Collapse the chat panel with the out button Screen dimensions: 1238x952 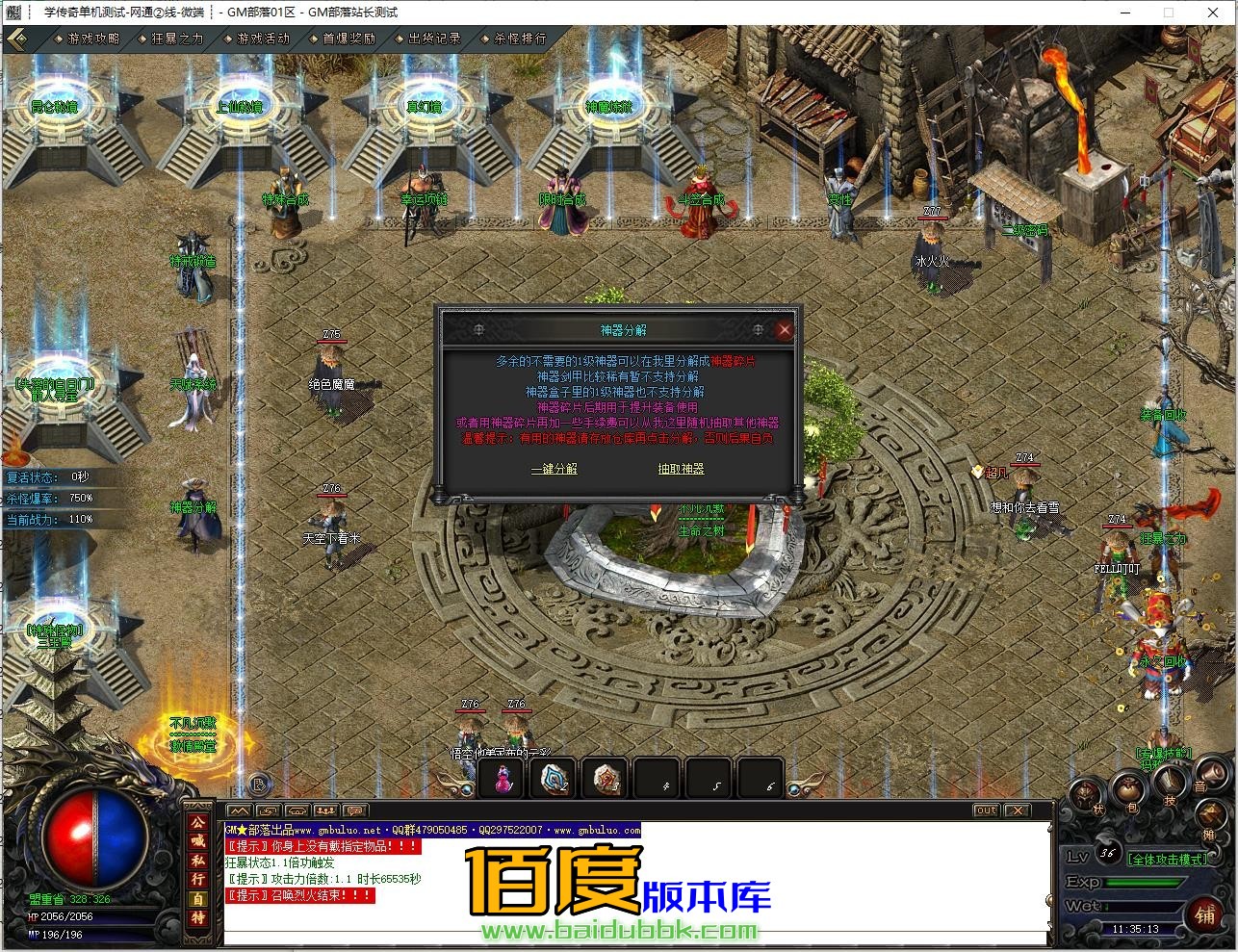[985, 810]
